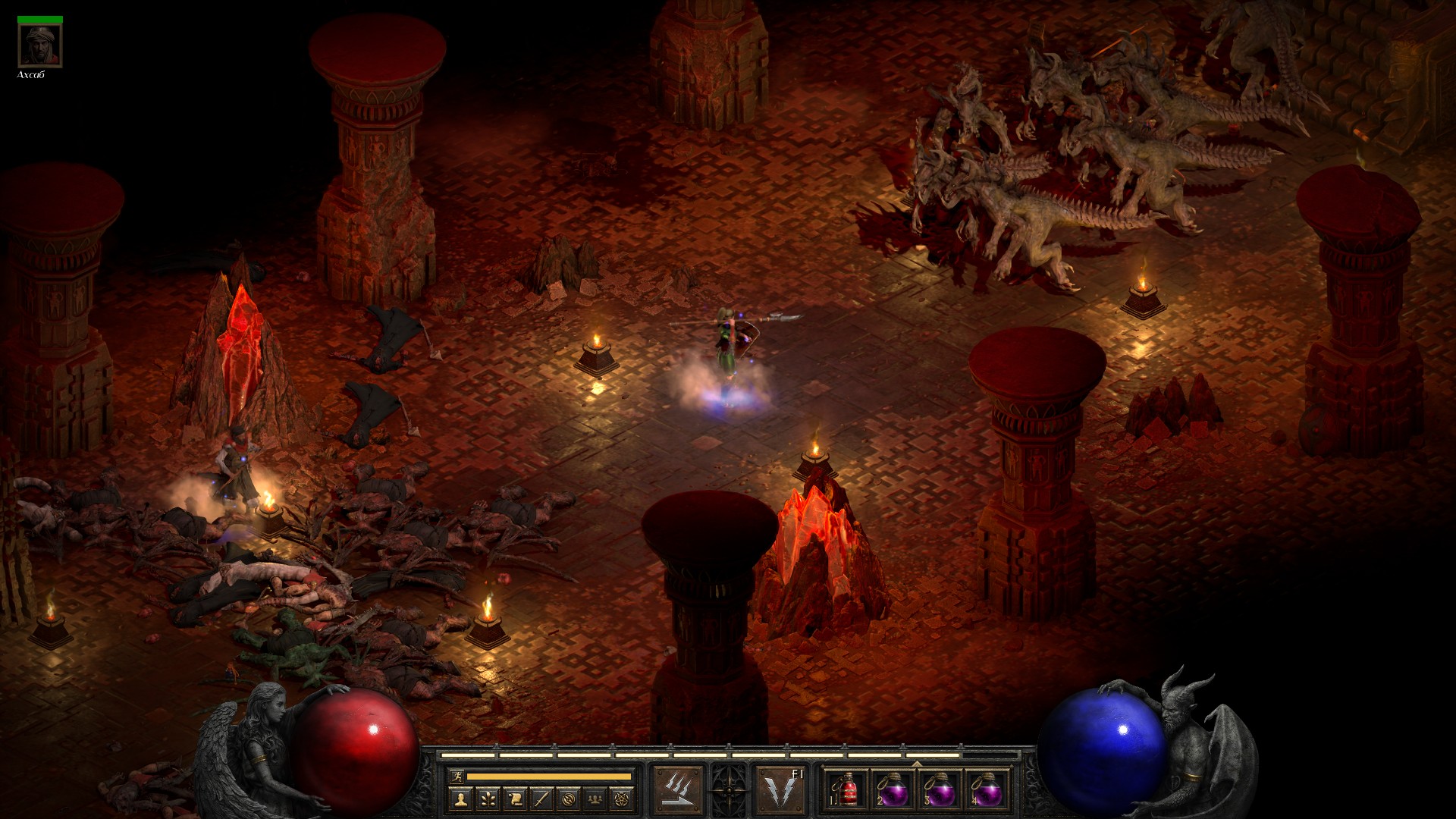Use the purple potion in belt slot 3
Image resolution: width=1456 pixels, height=819 pixels.
pyautogui.click(x=940, y=790)
